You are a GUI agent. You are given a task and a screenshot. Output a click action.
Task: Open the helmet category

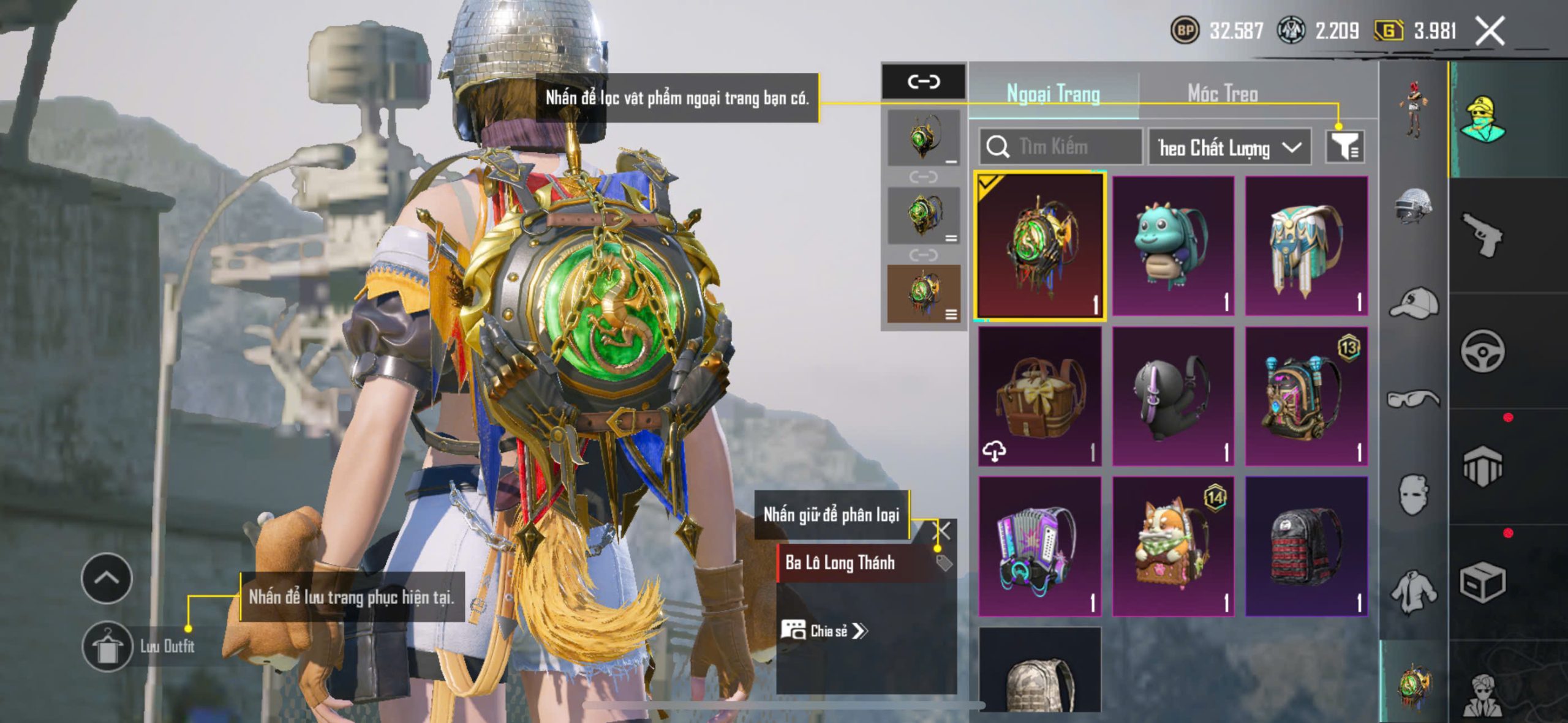pos(1413,205)
